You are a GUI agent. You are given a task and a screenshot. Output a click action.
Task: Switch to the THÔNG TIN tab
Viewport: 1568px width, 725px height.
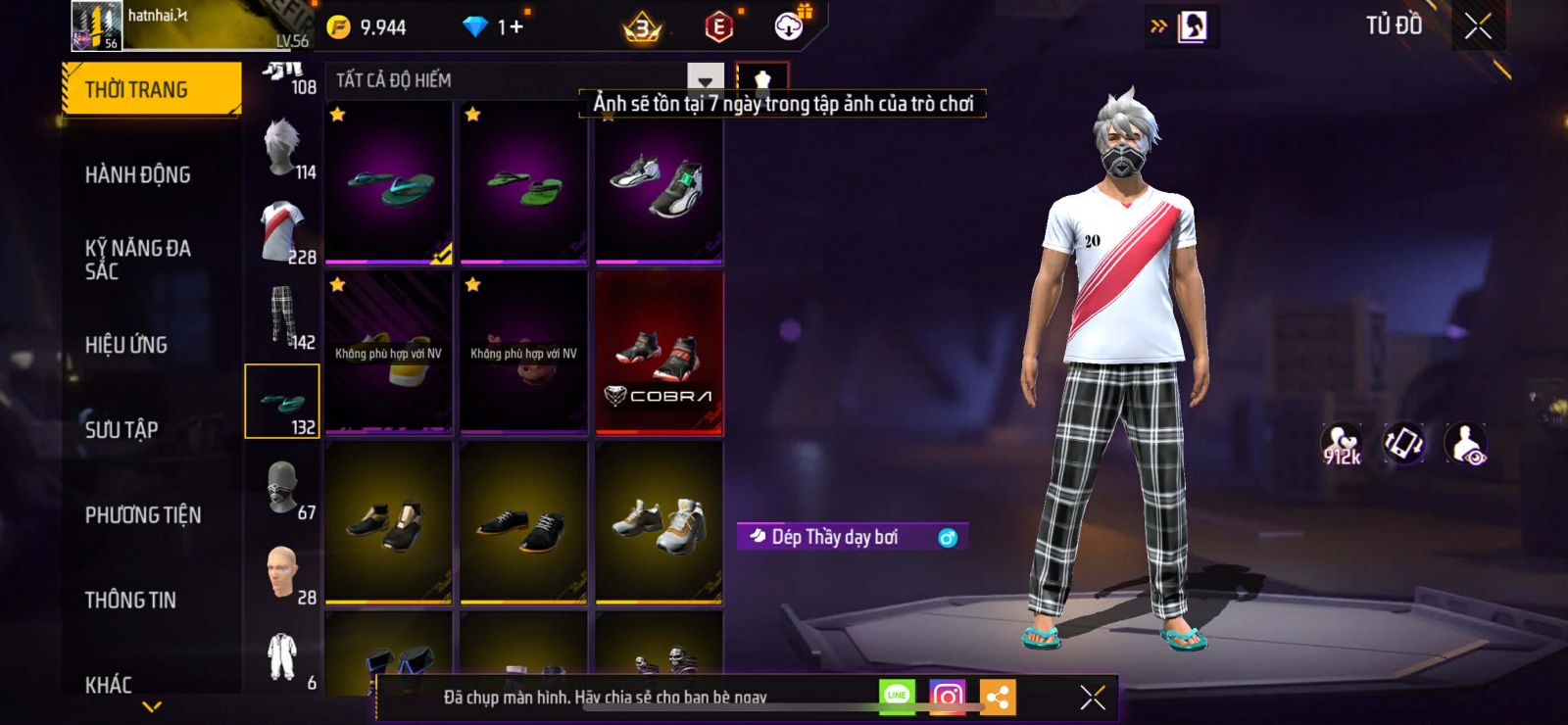point(130,601)
